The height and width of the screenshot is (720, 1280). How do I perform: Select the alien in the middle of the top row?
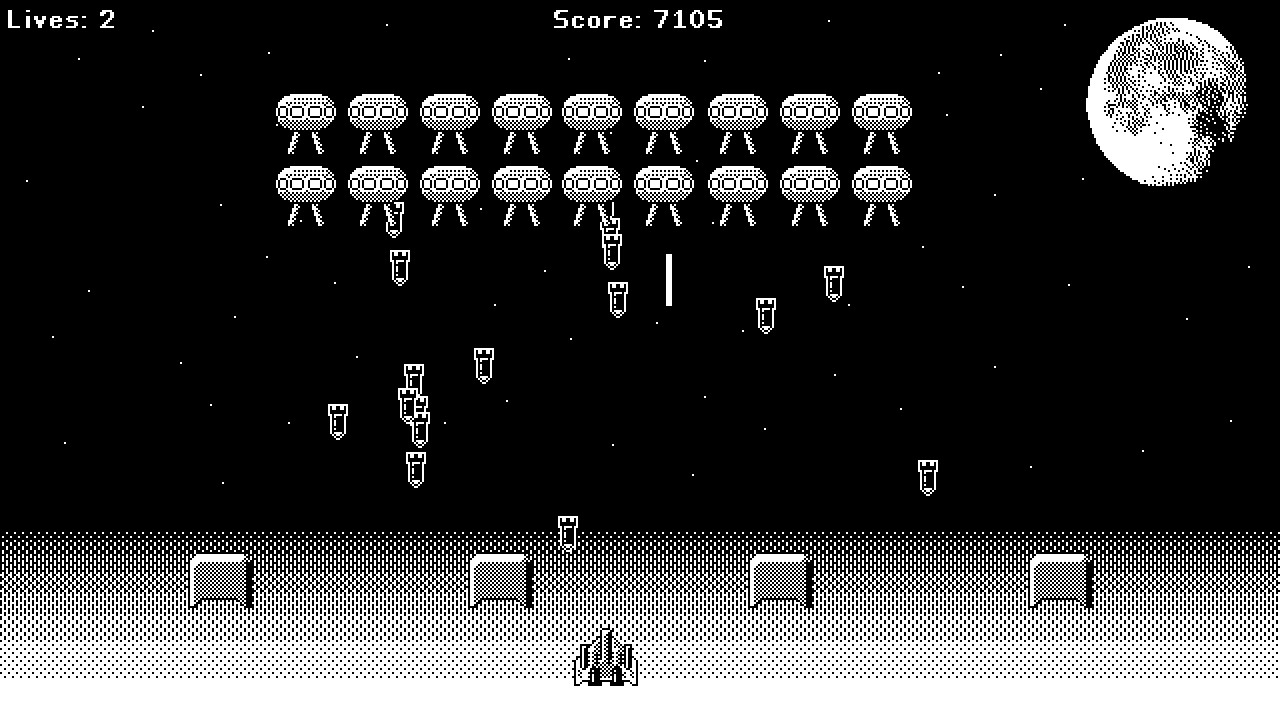pyautogui.click(x=593, y=110)
